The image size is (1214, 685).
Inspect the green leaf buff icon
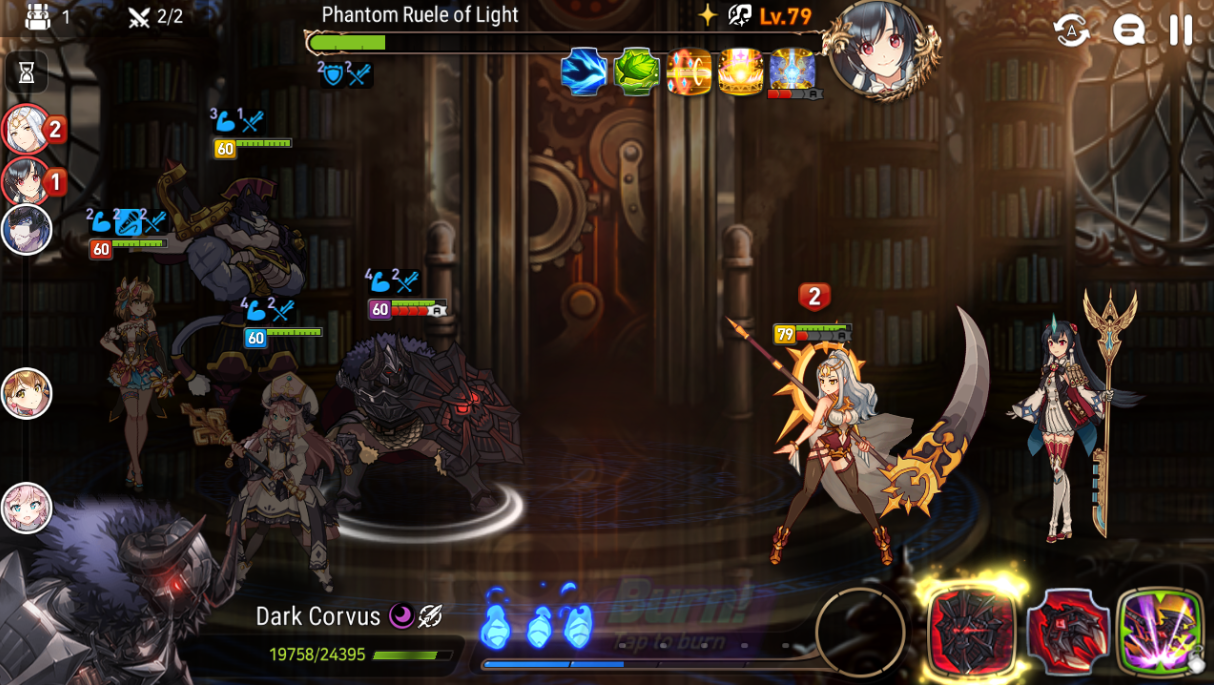636,72
